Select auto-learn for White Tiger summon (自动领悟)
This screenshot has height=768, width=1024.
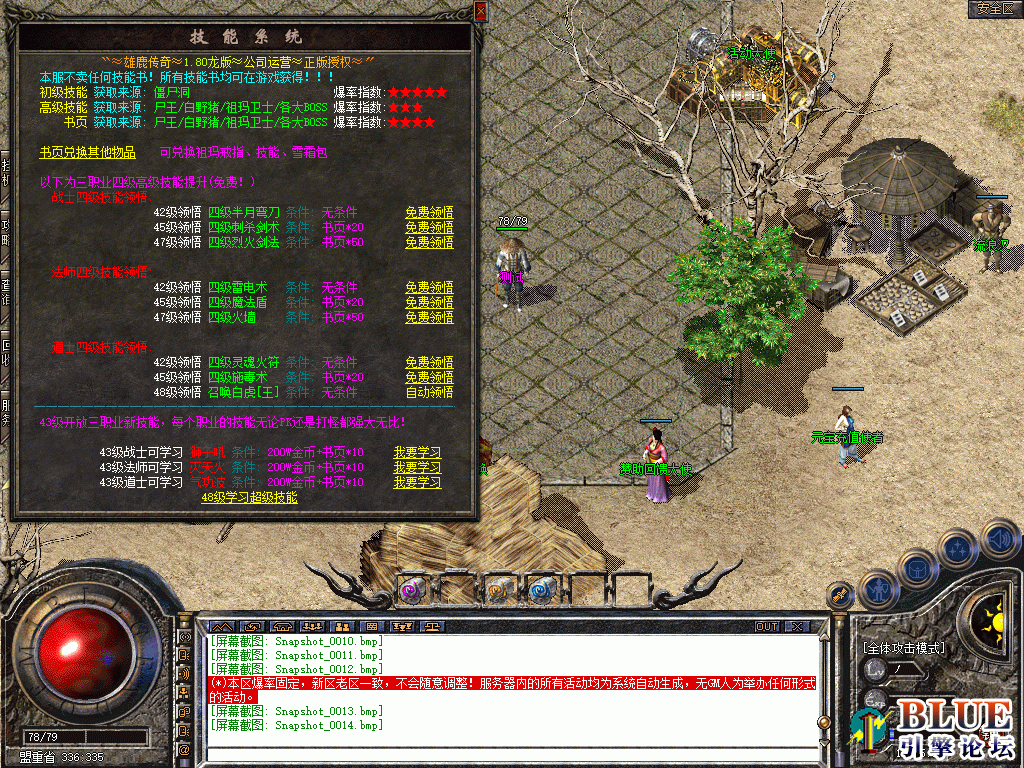click(429, 393)
